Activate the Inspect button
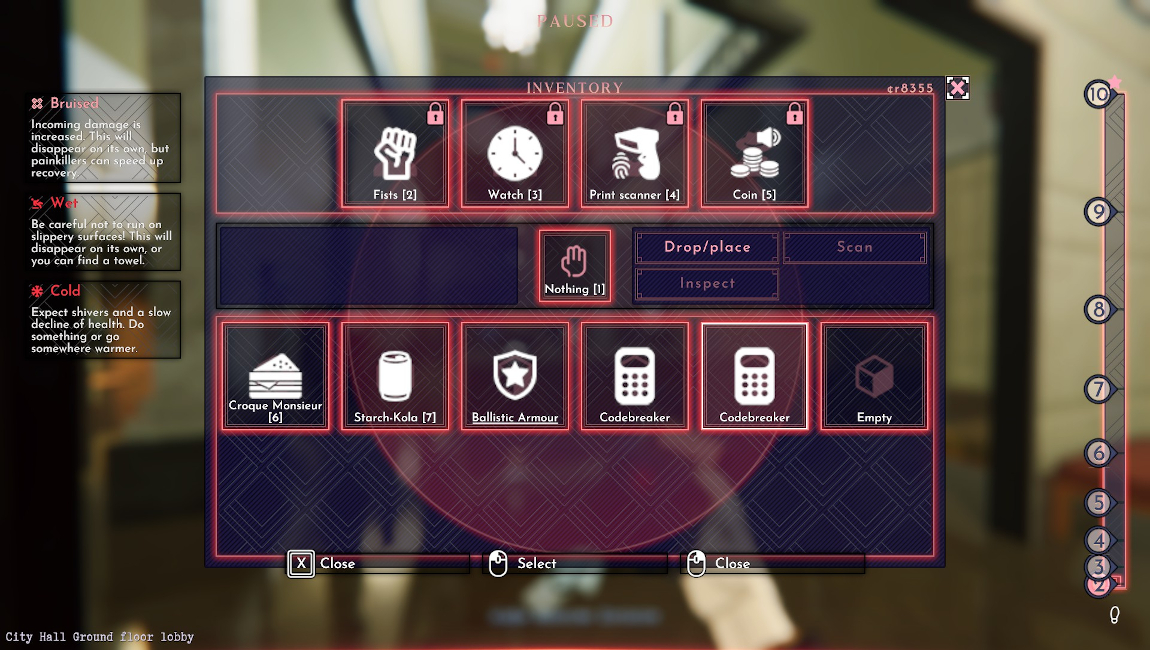Image resolution: width=1150 pixels, height=650 pixels. pos(707,283)
